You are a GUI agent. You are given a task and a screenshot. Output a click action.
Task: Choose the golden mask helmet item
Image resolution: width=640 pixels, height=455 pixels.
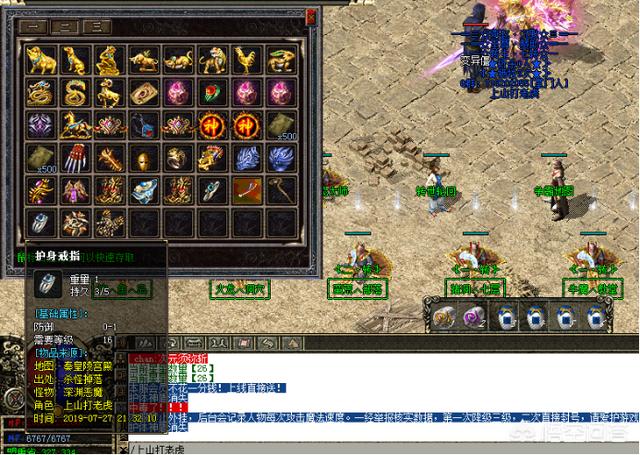(144, 158)
